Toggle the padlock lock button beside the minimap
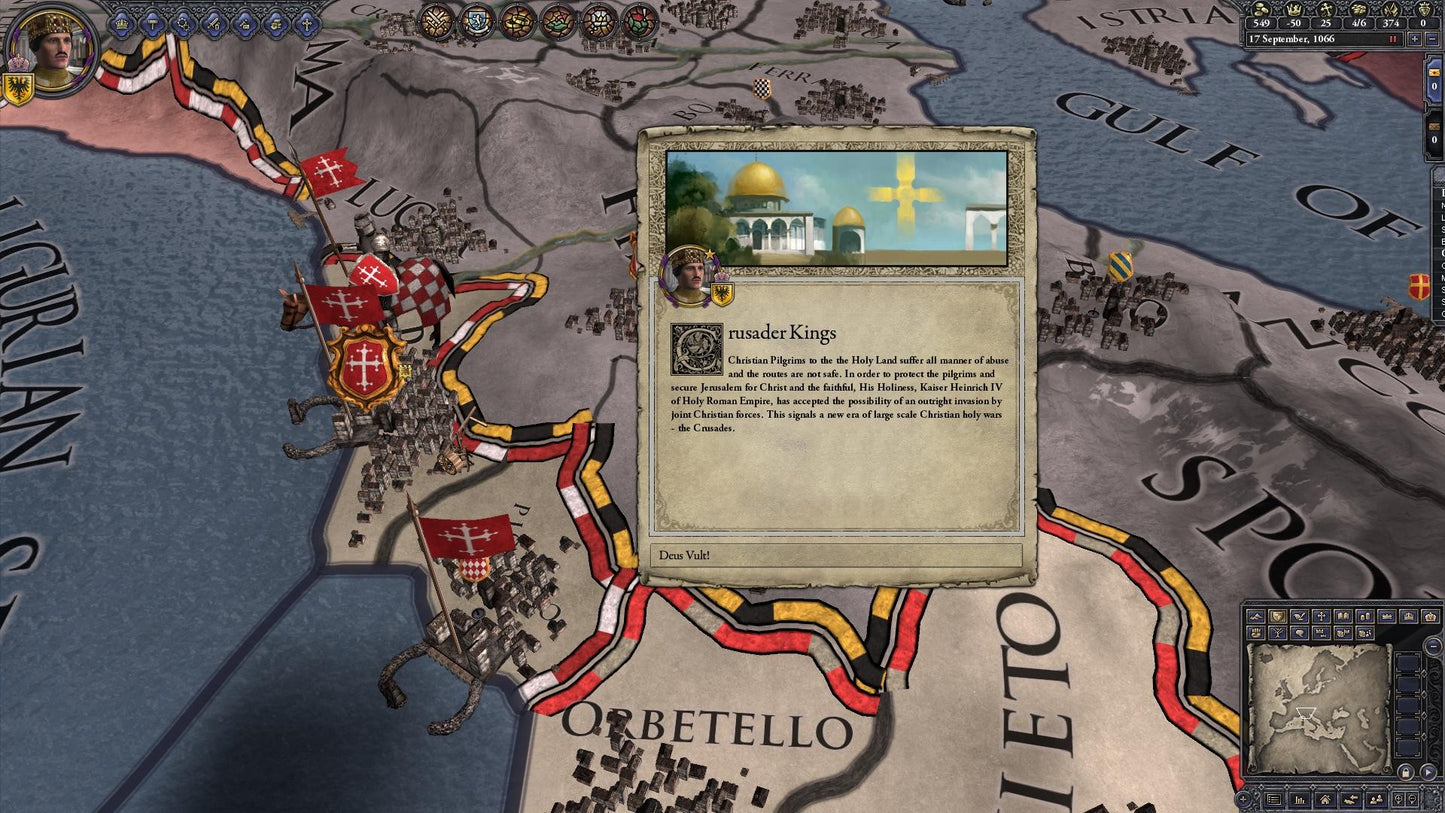The height and width of the screenshot is (813, 1445). click(x=1405, y=772)
